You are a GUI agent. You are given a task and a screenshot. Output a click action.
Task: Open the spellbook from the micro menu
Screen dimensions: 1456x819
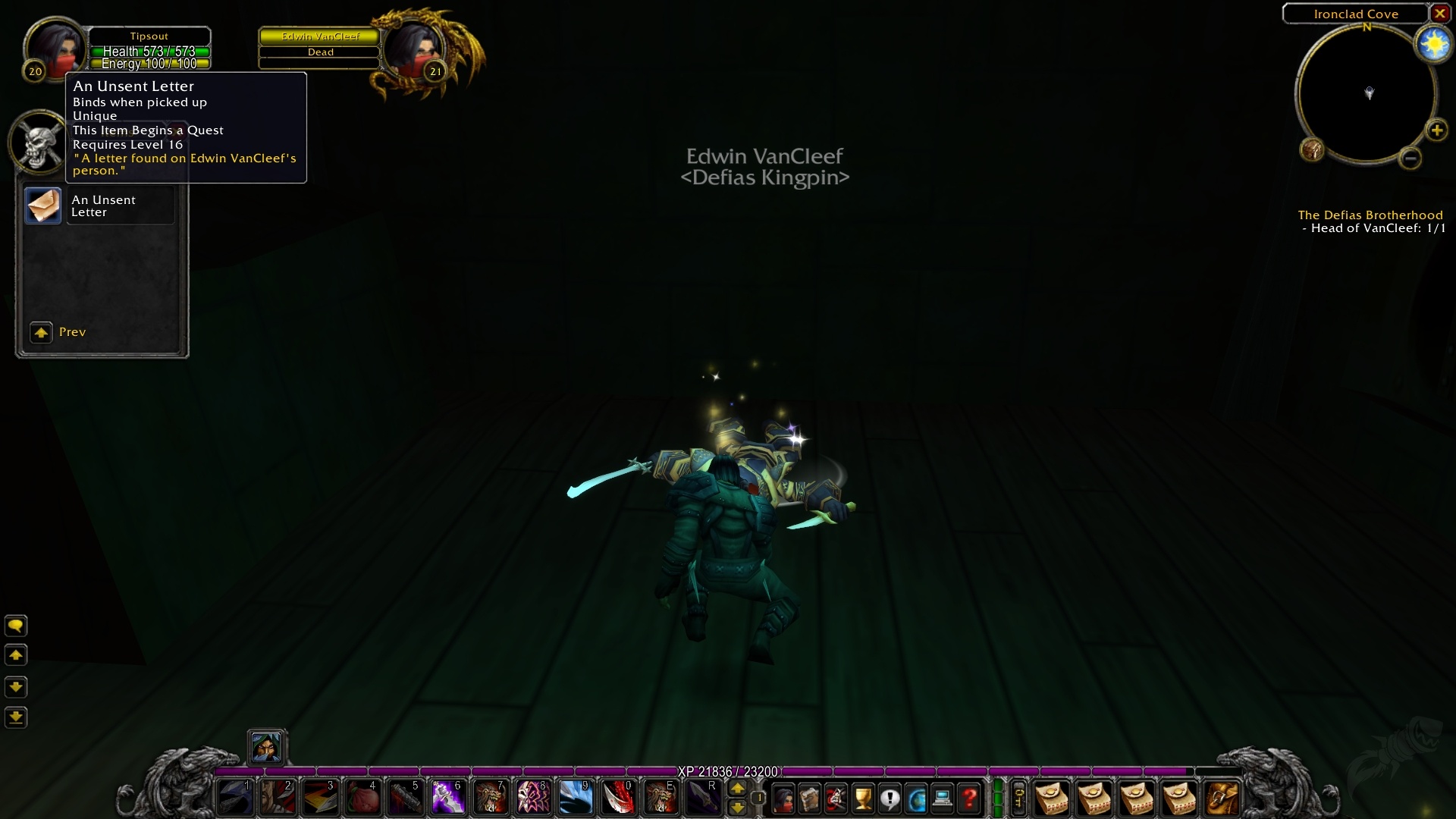pos(809,799)
